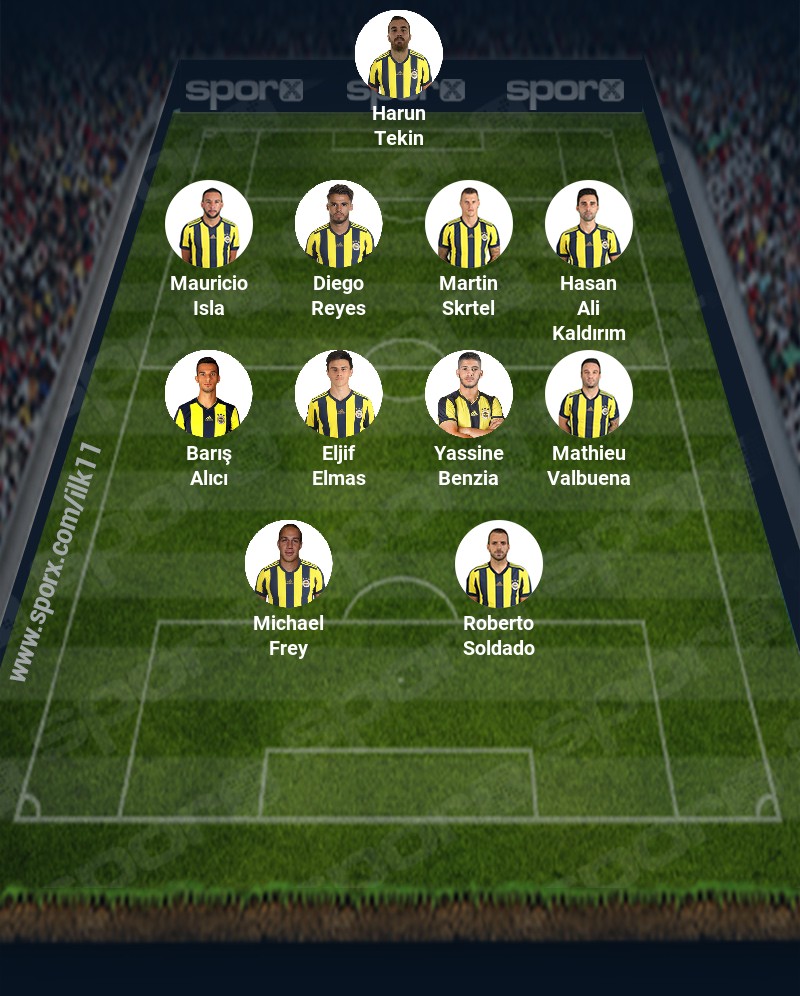Open the www.sporx.com/ilk11 link
The width and height of the screenshot is (800, 996).
[56, 562]
